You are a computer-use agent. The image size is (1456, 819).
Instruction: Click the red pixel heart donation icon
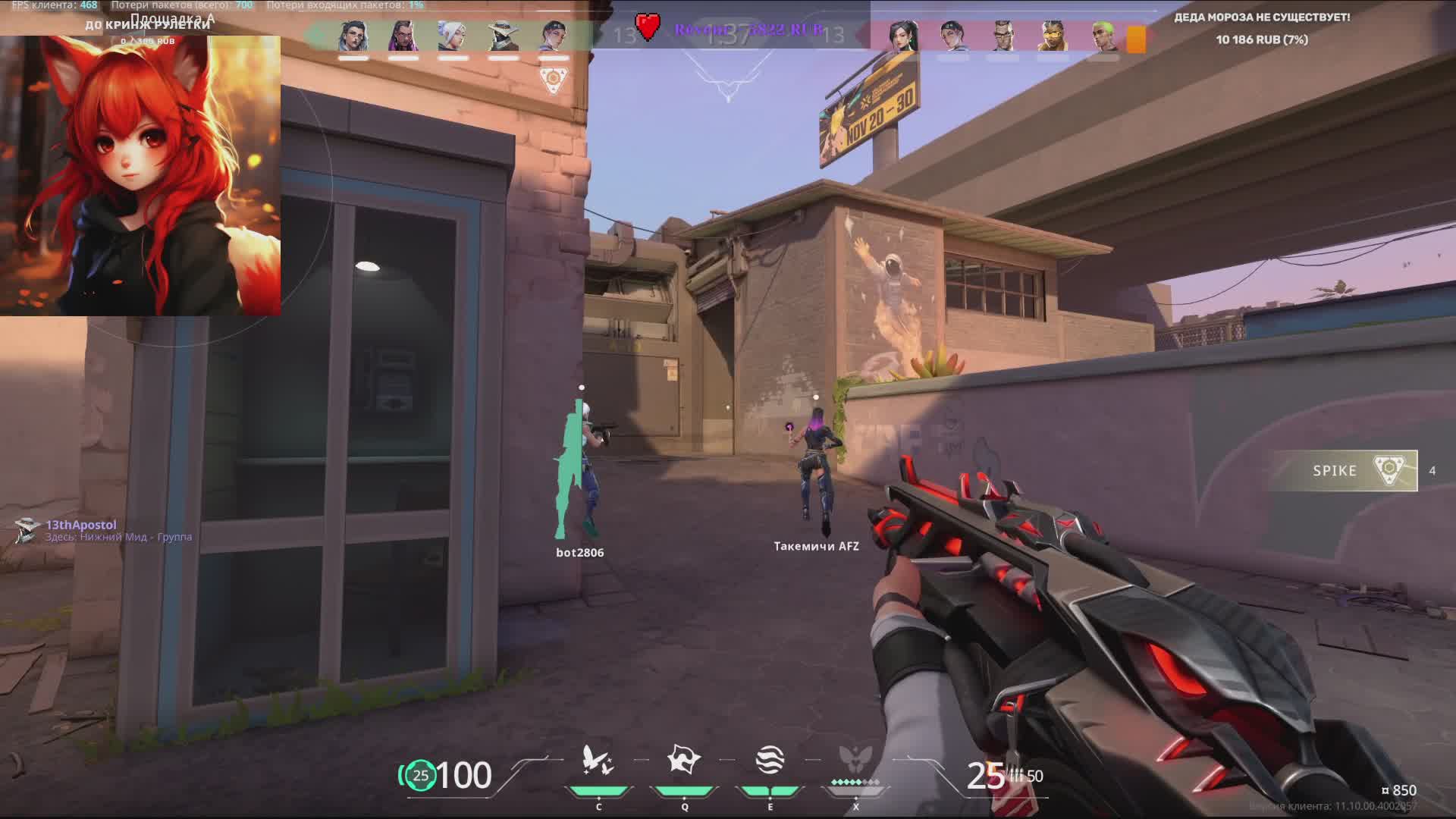[648, 27]
